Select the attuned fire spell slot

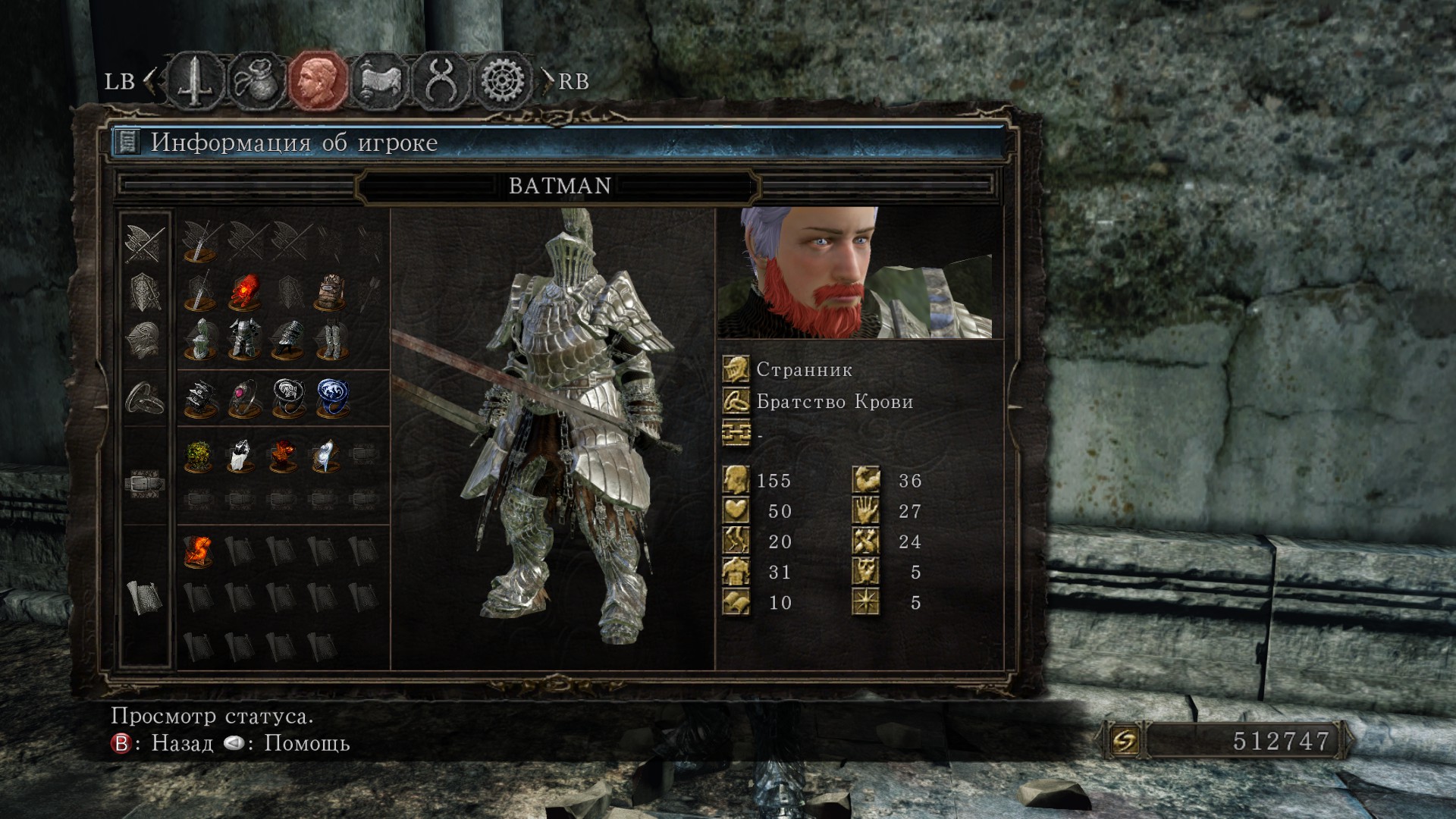point(199,552)
